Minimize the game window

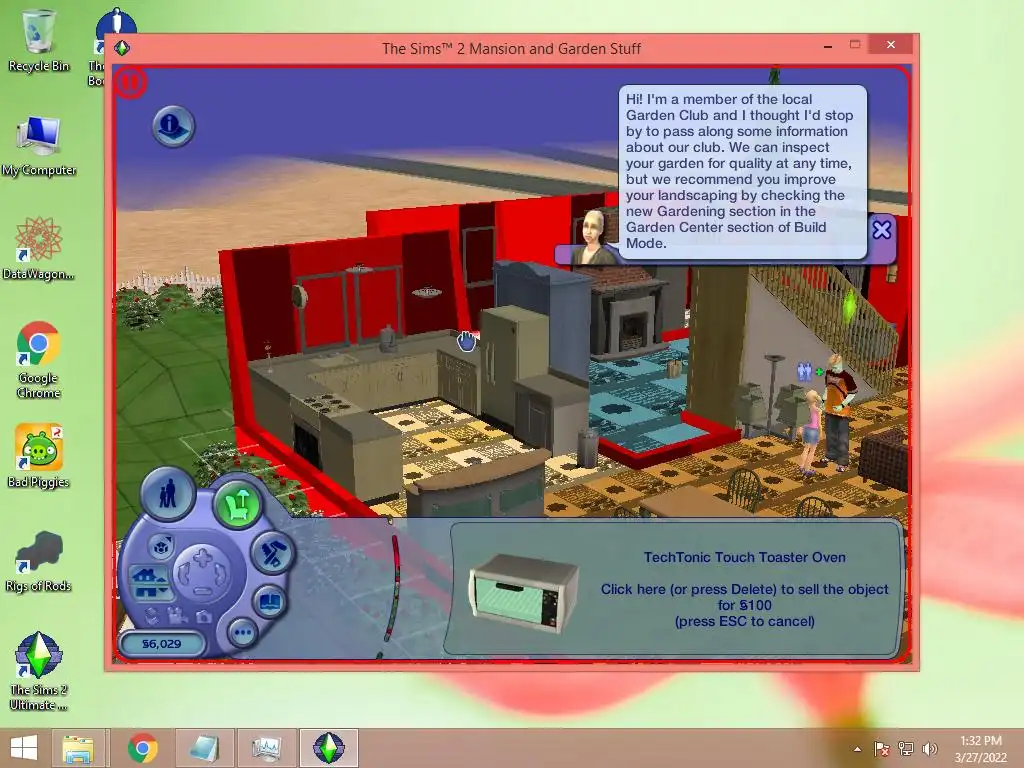823,45
